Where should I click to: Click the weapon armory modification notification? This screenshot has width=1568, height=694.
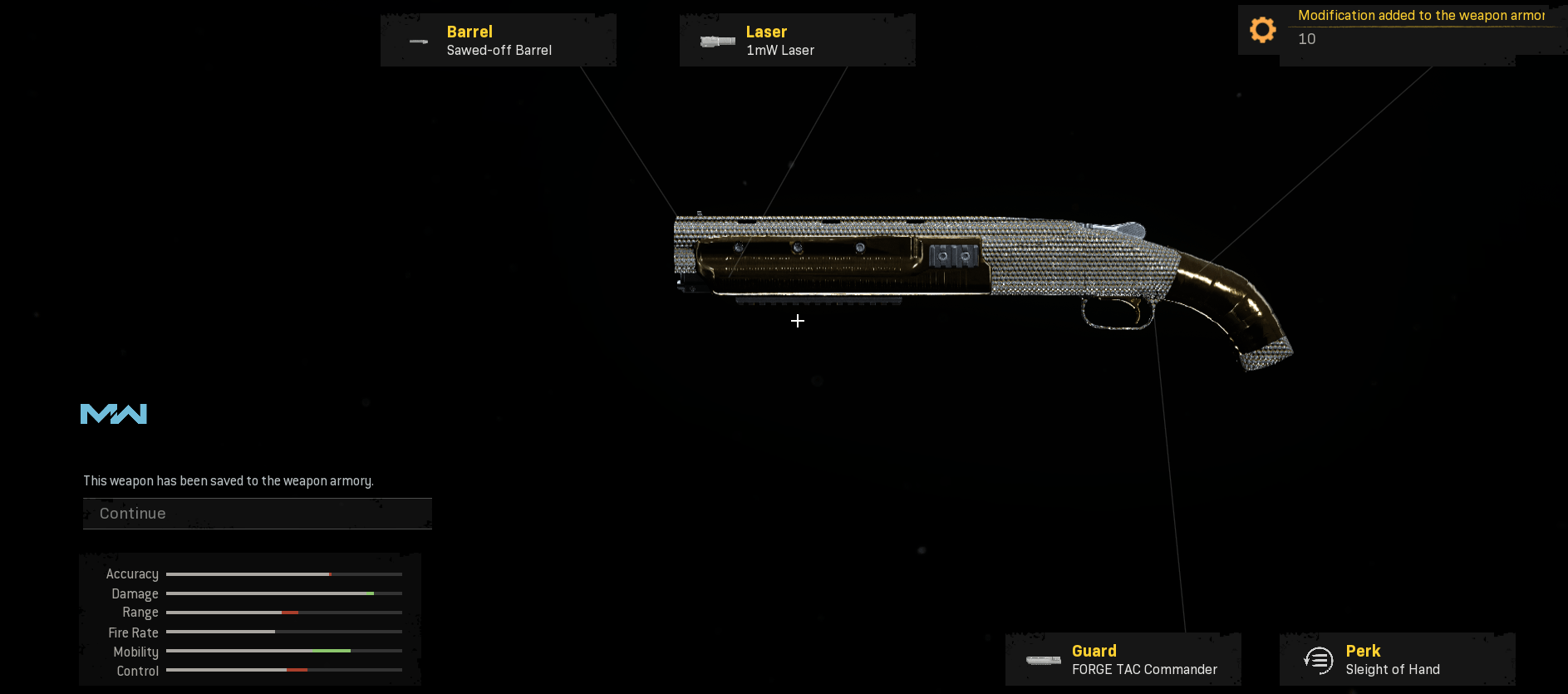pyautogui.click(x=1400, y=28)
